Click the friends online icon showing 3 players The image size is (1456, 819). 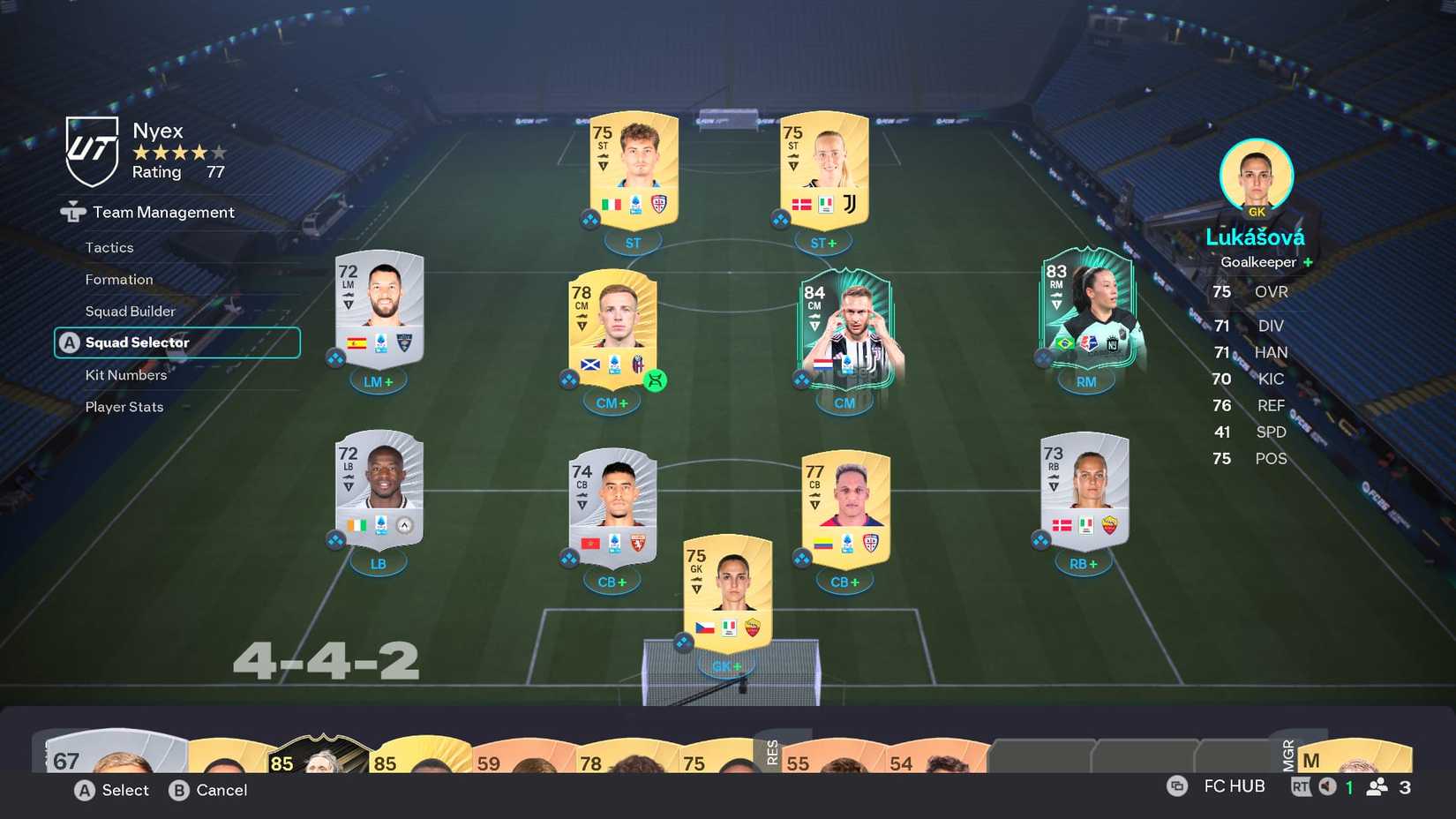1378,786
